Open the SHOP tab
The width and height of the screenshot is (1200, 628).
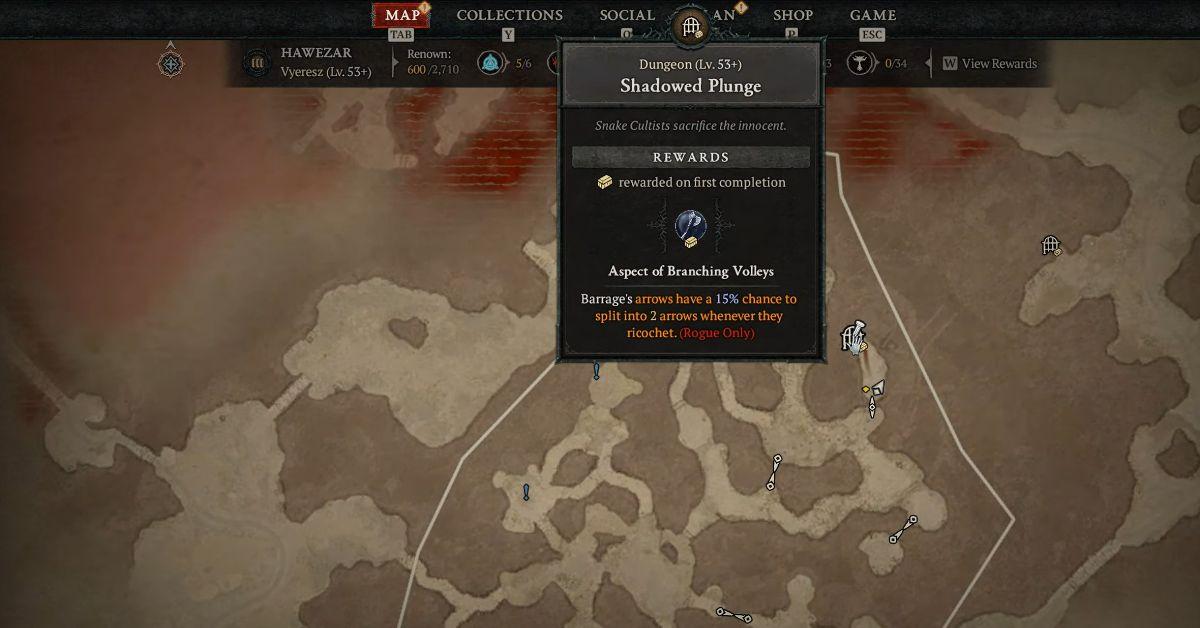click(791, 16)
